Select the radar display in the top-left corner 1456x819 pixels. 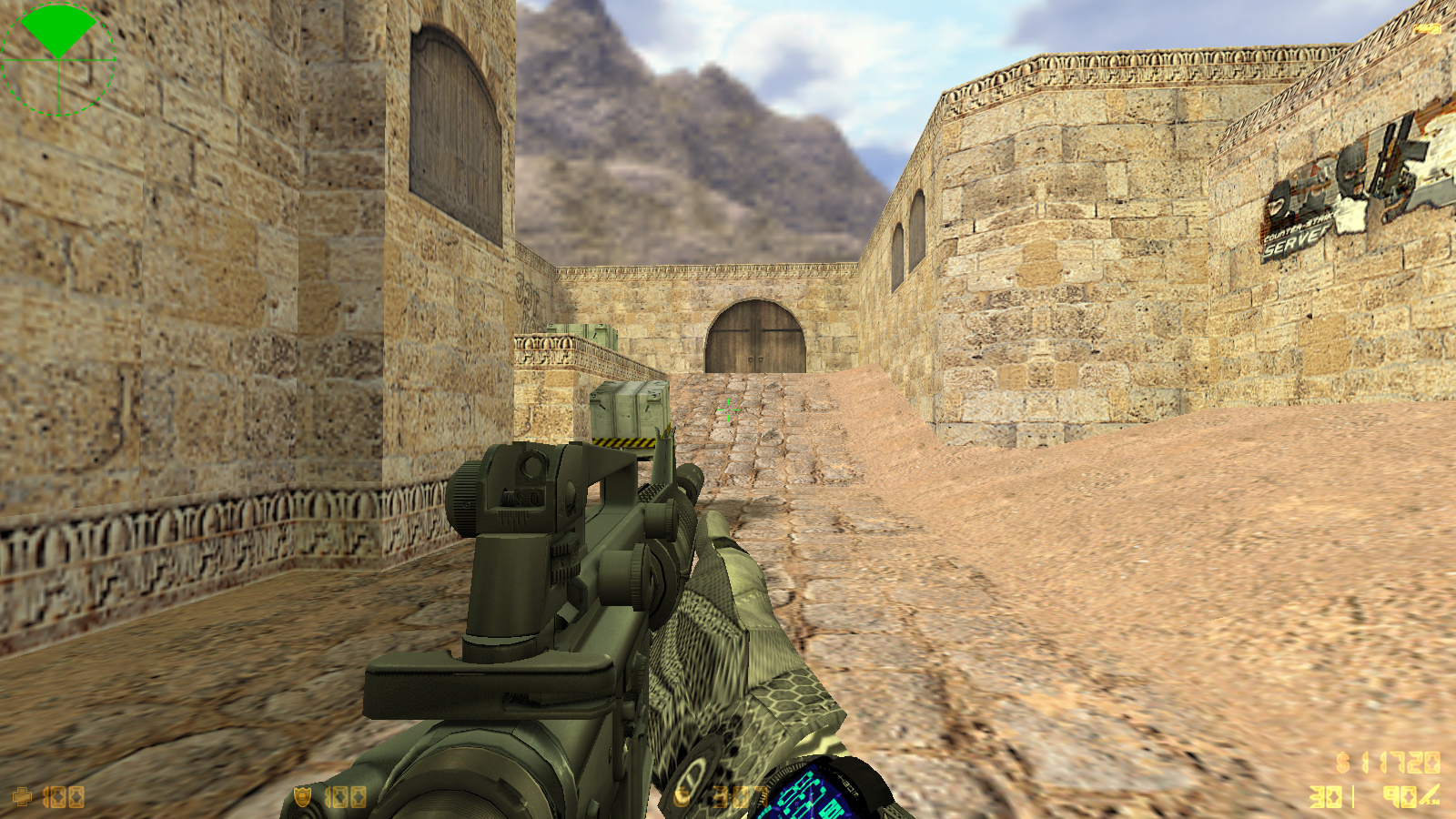[x=59, y=59]
